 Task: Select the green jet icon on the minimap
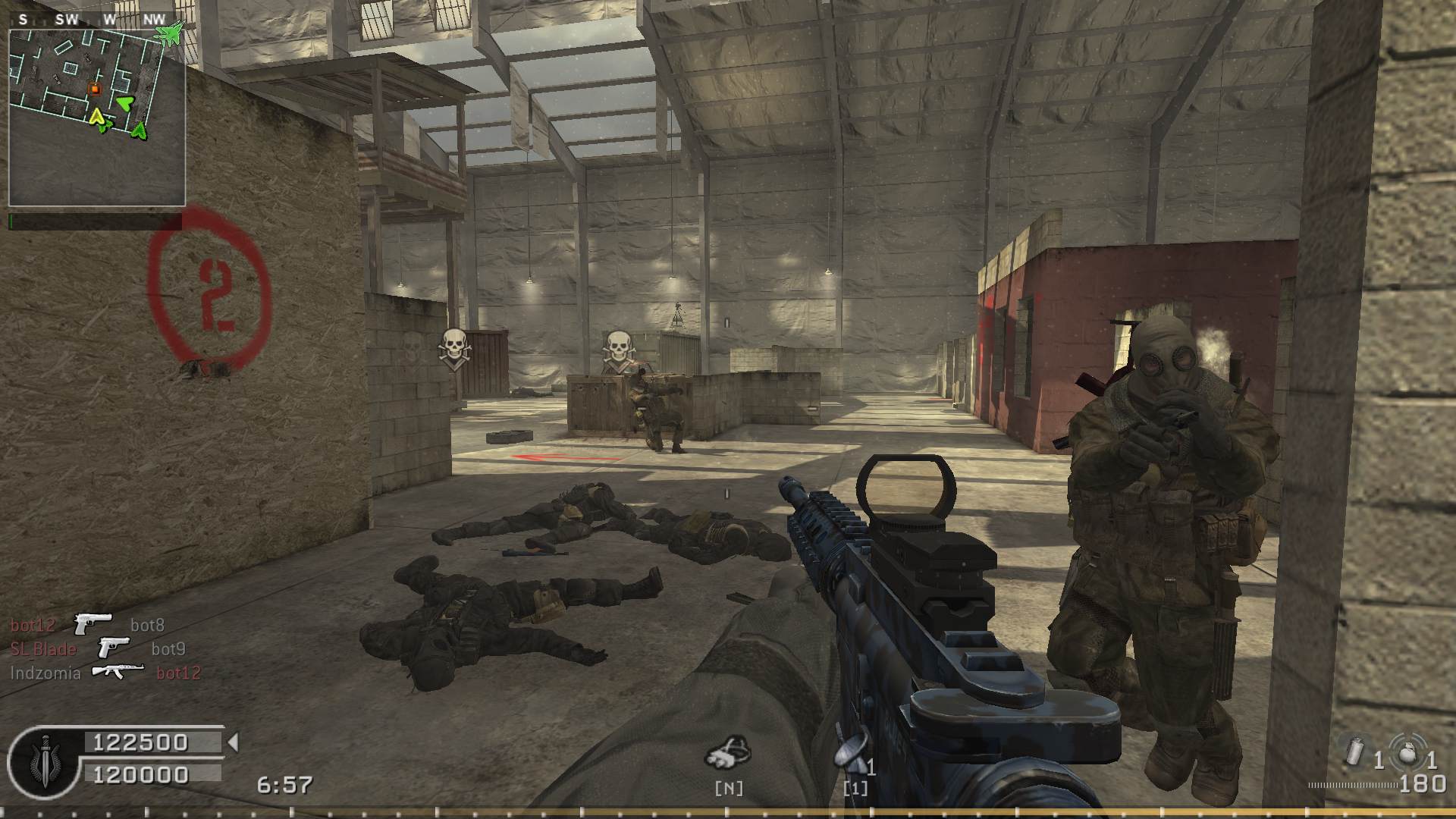coord(169,32)
